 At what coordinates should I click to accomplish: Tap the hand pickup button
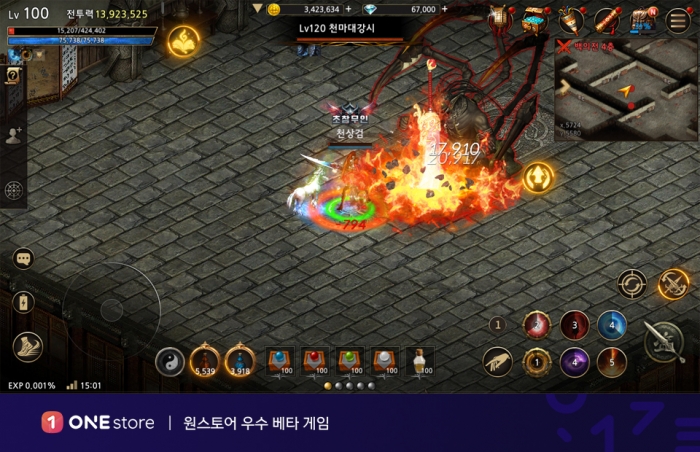tap(497, 361)
